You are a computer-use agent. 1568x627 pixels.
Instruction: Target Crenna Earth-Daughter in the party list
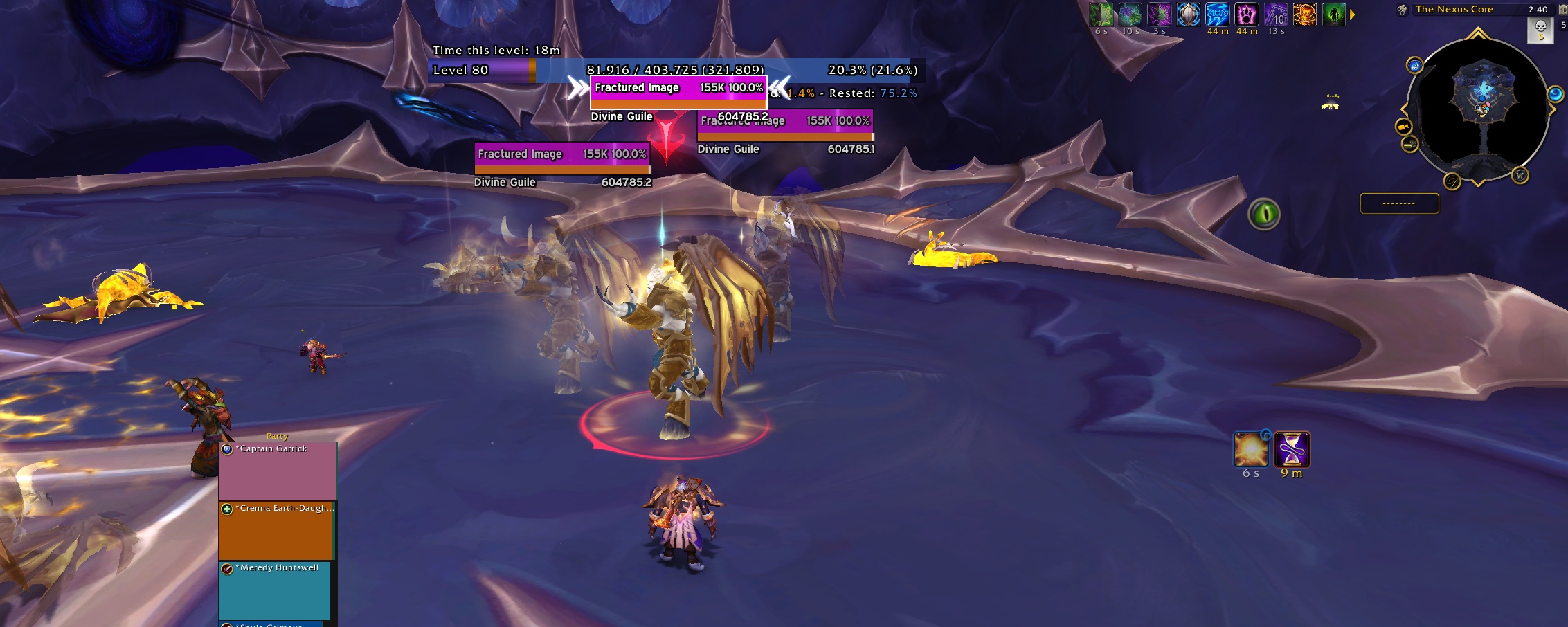[277, 530]
